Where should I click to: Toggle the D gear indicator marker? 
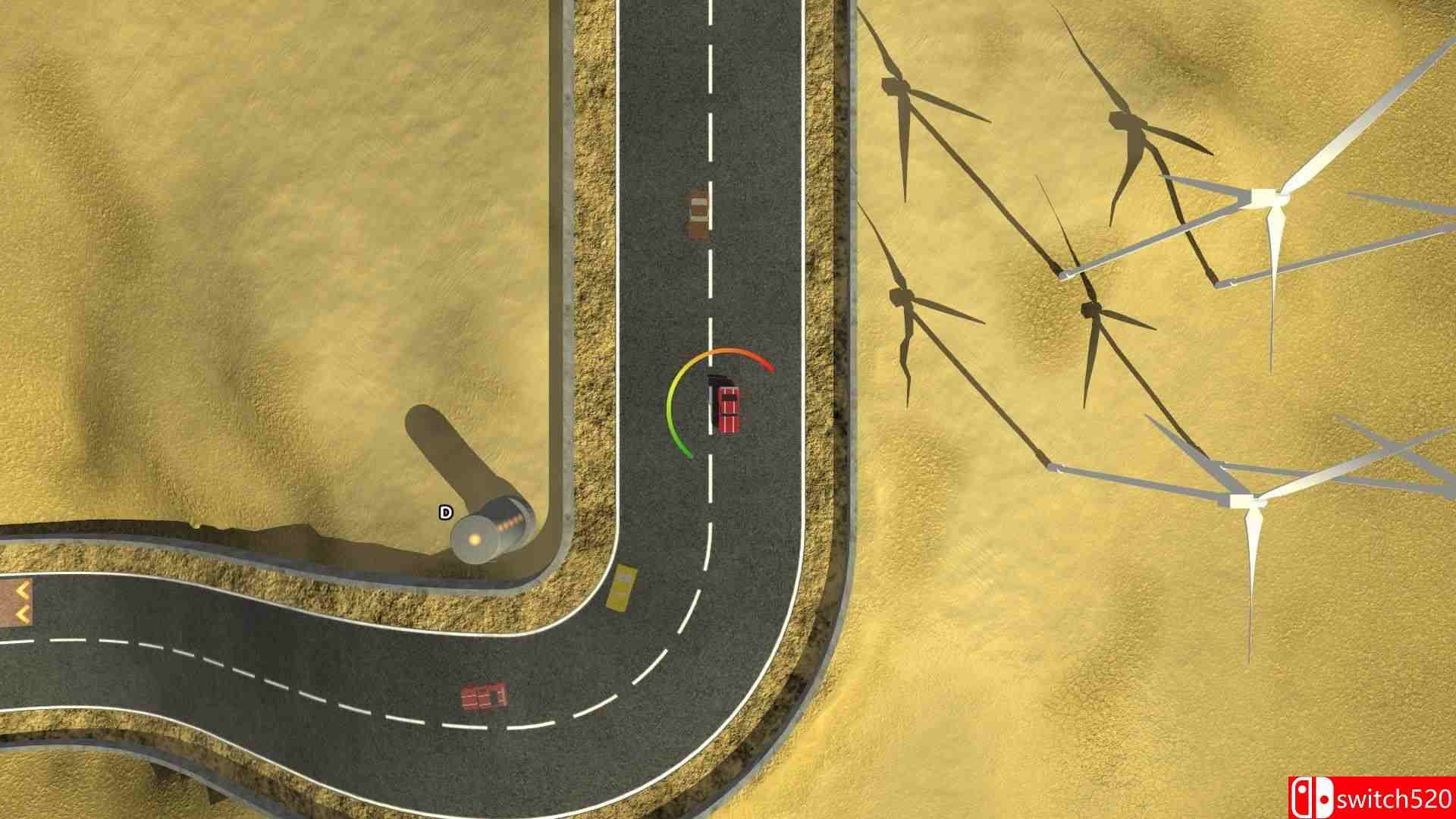pyautogui.click(x=444, y=512)
